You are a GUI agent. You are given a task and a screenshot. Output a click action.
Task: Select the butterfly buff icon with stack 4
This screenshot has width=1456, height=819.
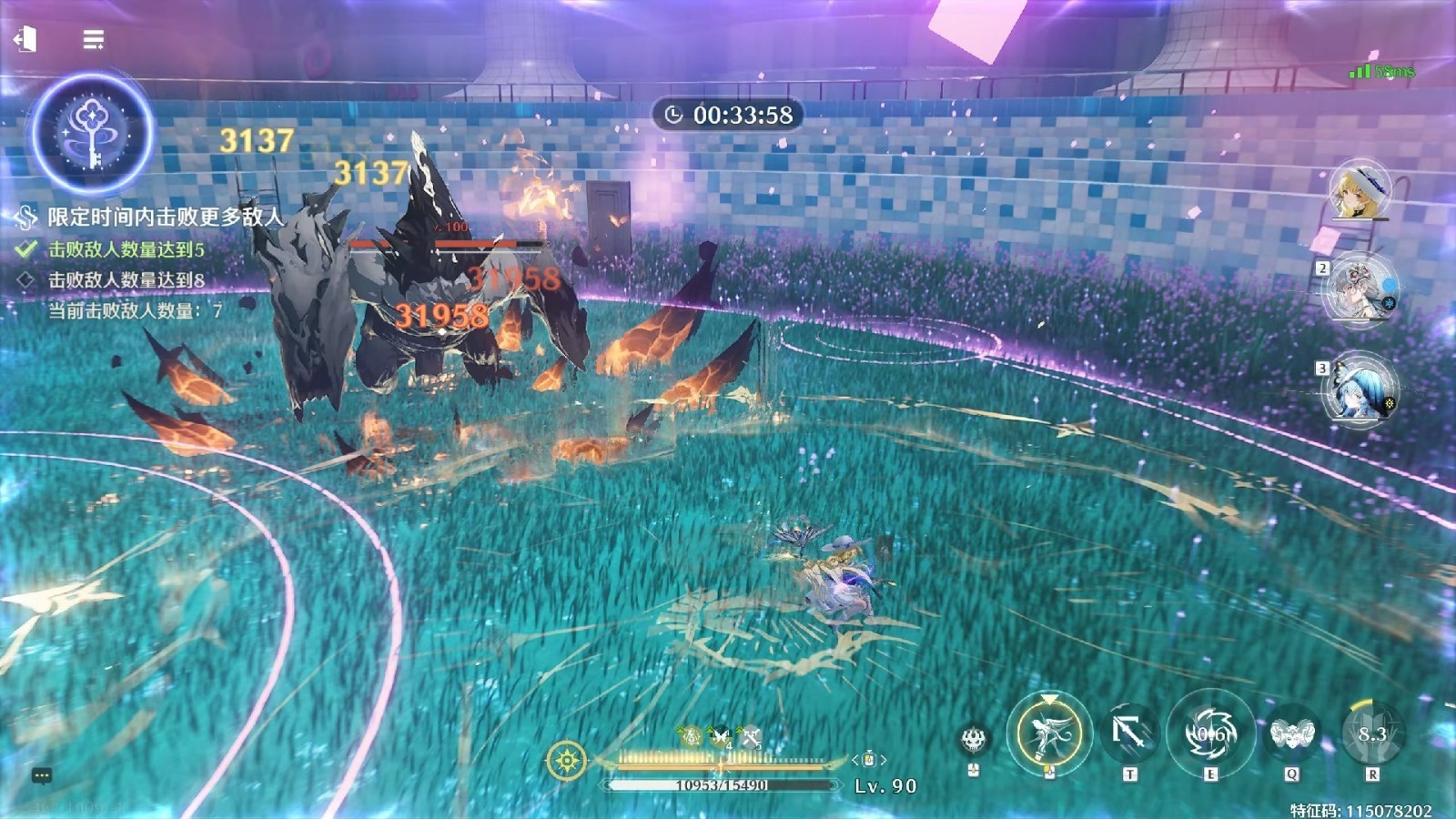tap(721, 736)
